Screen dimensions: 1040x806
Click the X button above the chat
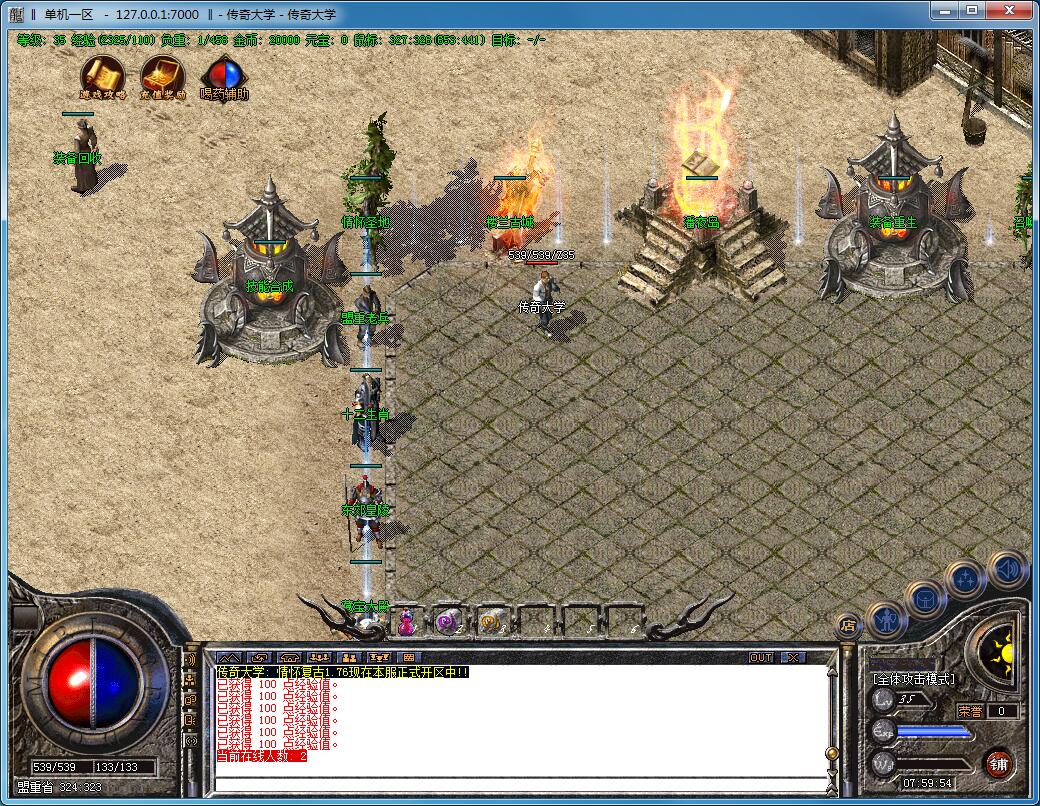[x=792, y=658]
